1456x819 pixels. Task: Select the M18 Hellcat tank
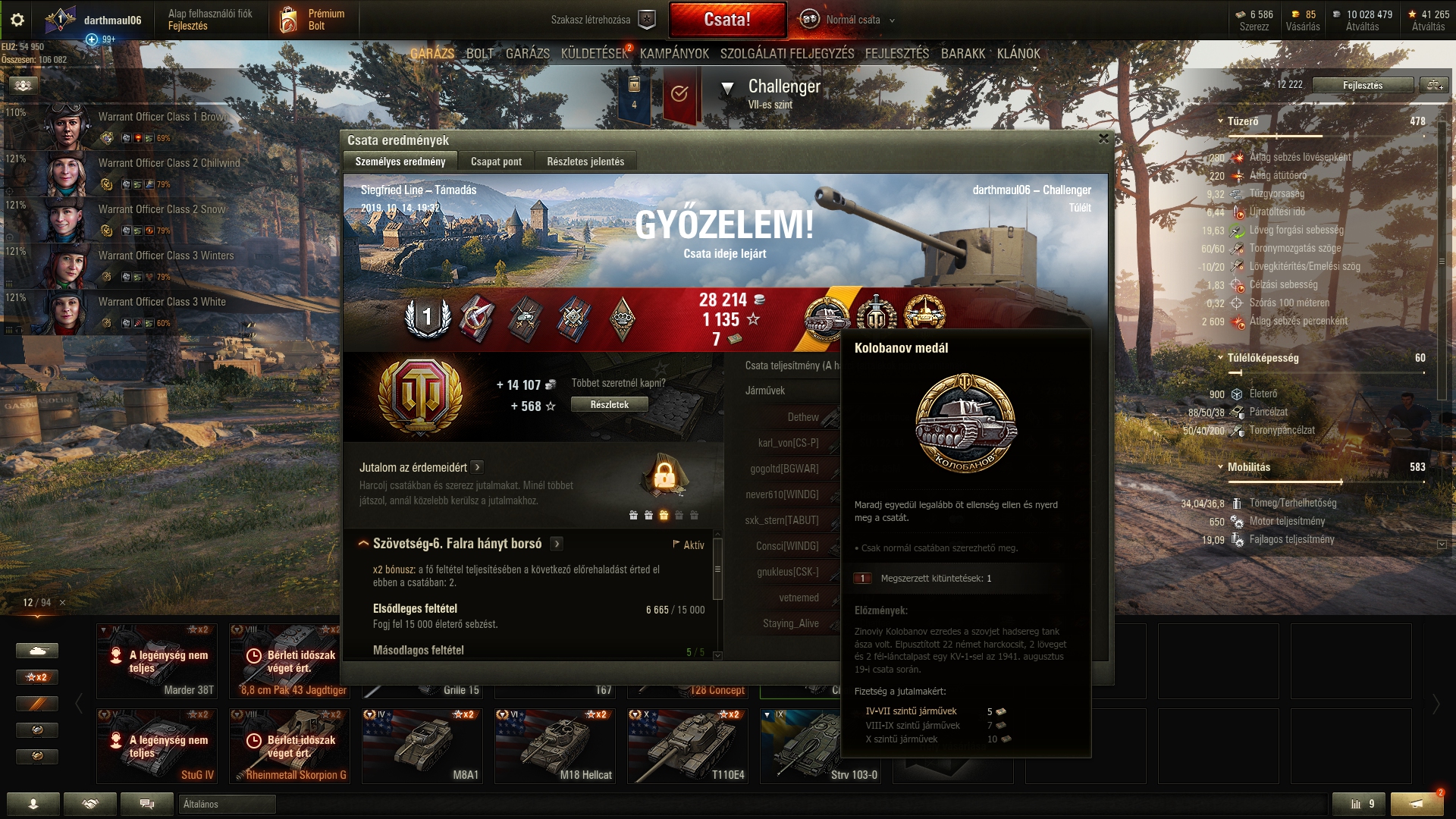[554, 745]
